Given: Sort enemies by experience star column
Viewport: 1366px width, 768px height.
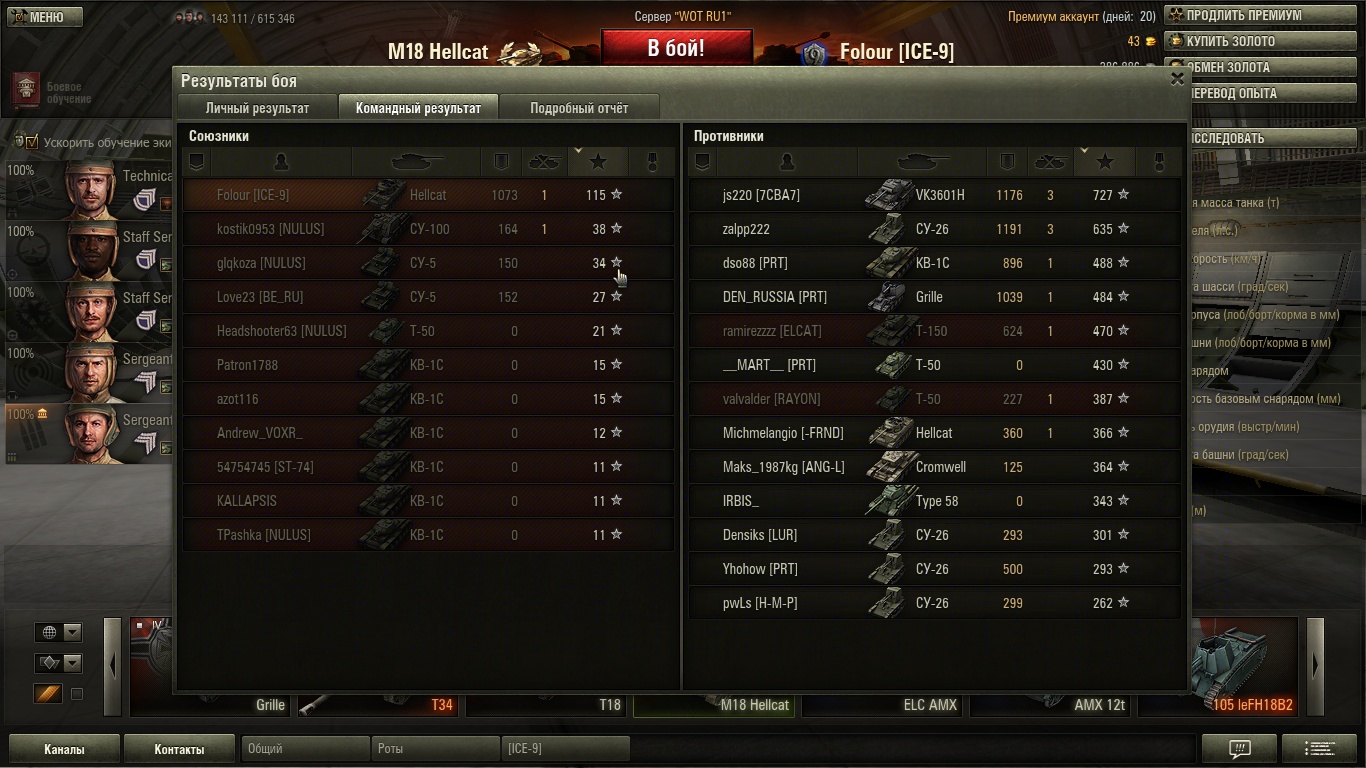Looking at the screenshot, I should (1105, 161).
